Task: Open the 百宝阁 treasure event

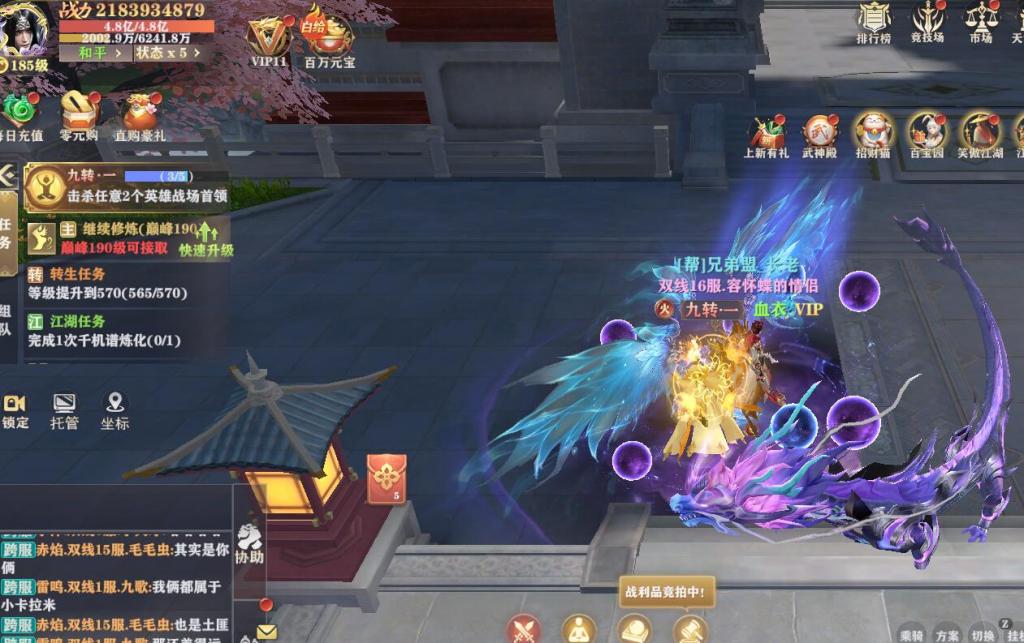Action: tap(926, 135)
